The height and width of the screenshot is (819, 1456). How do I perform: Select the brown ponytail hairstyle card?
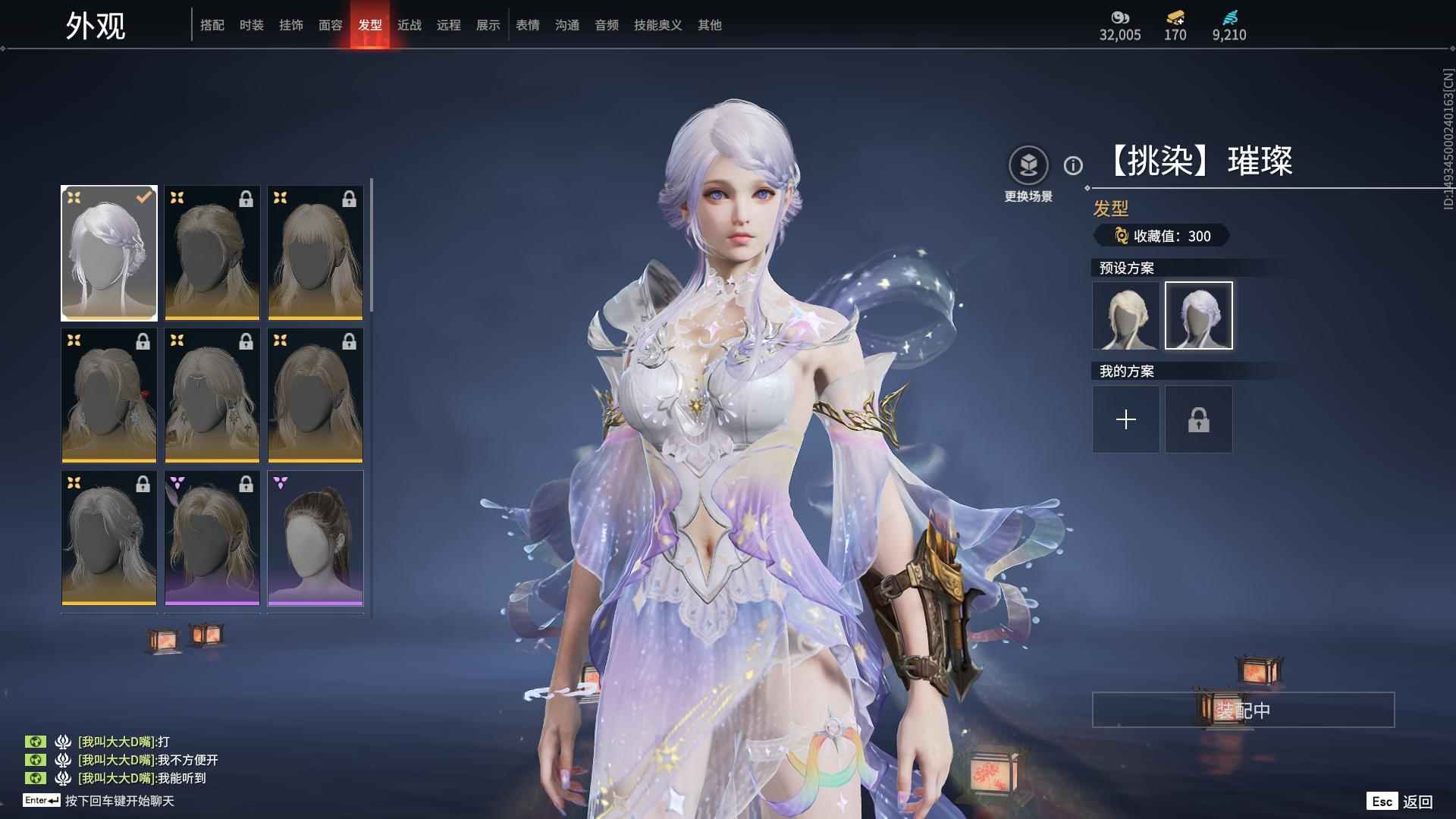pos(315,538)
